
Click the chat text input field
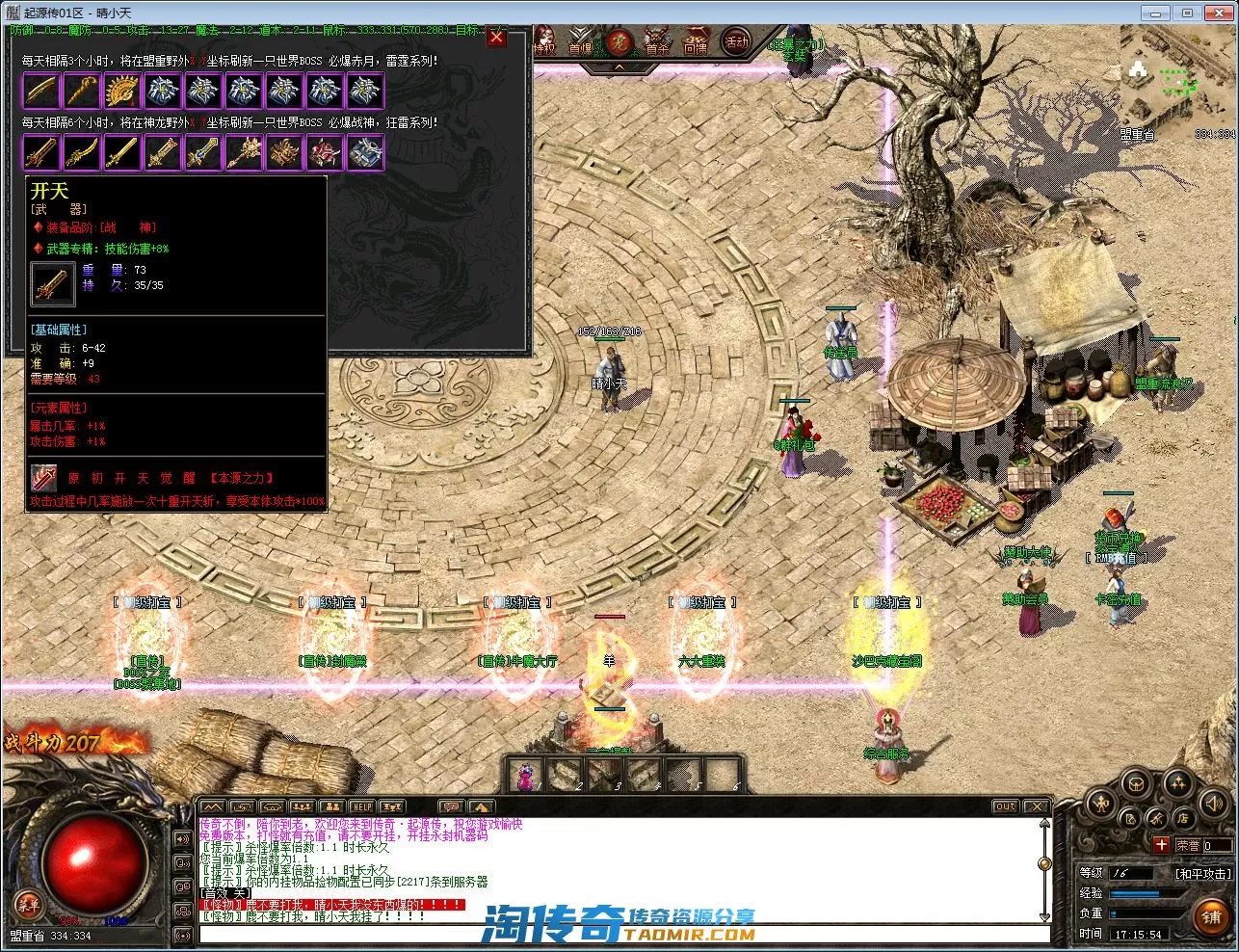click(617, 934)
